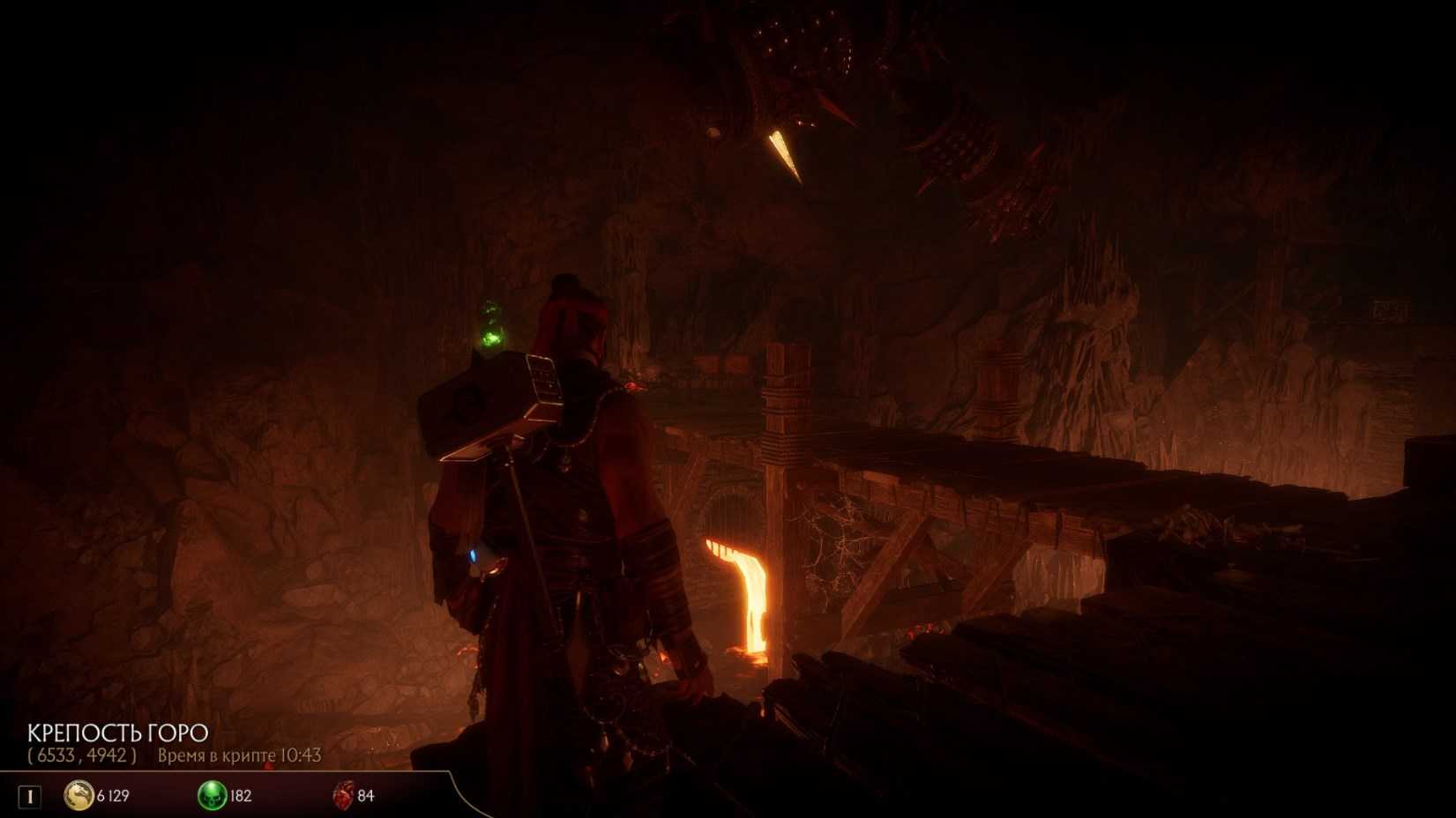The width and height of the screenshot is (1456, 818).
Task: Click the gold Koins dragon icon
Action: [x=78, y=795]
